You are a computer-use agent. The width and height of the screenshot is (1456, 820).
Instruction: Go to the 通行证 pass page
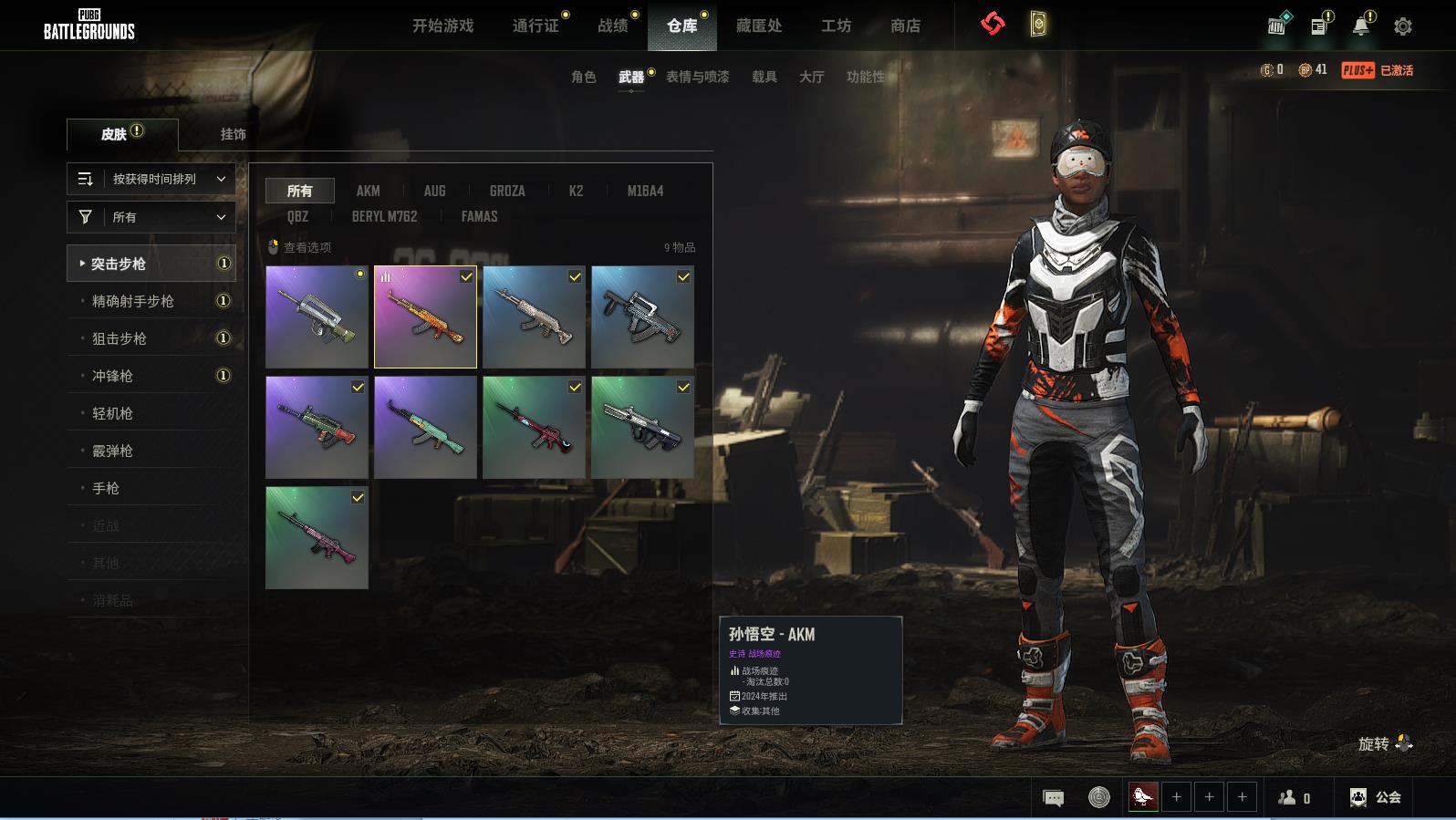pyautogui.click(x=536, y=26)
